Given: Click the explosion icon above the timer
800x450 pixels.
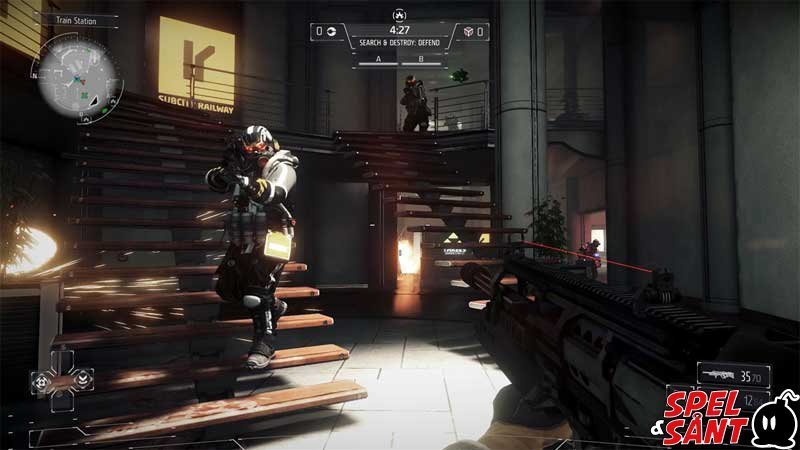Looking at the screenshot, I should tap(400, 17).
